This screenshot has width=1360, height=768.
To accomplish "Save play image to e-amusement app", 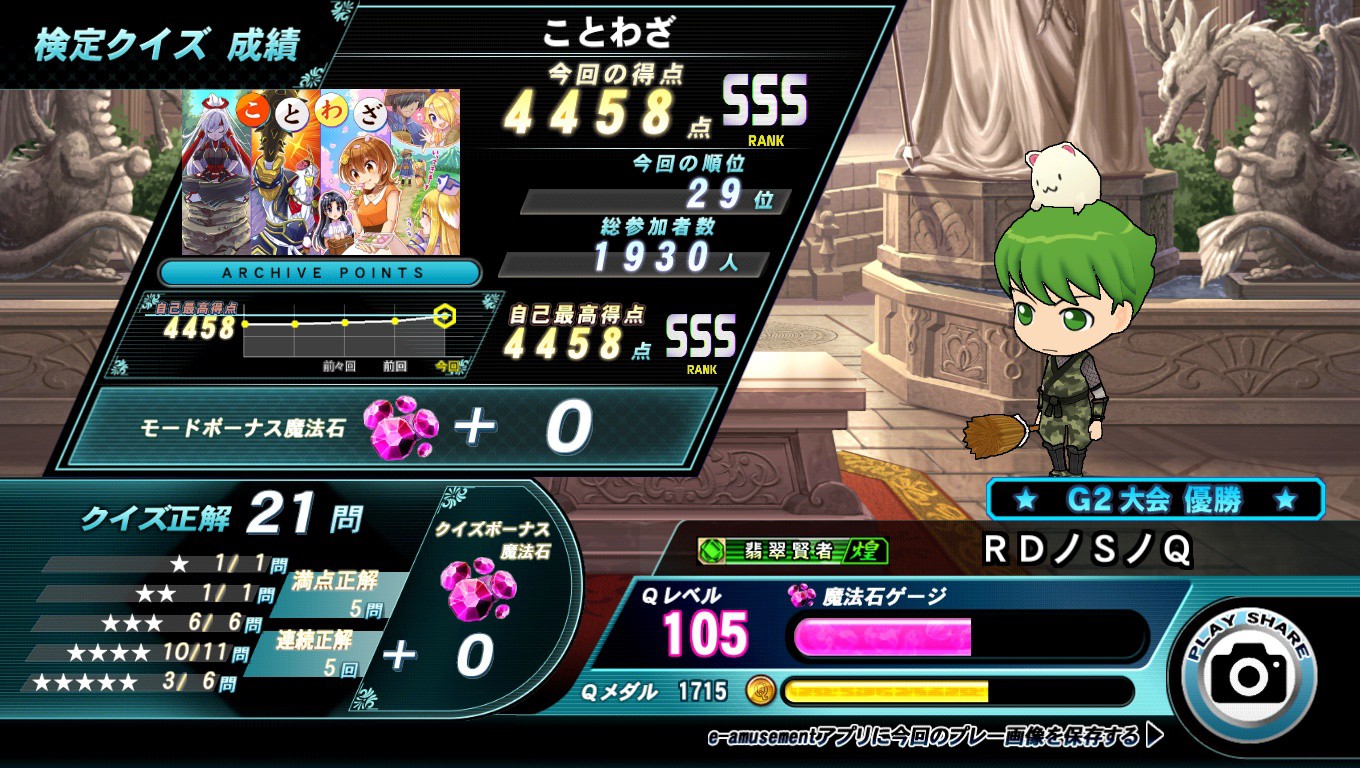I will 934,737.
